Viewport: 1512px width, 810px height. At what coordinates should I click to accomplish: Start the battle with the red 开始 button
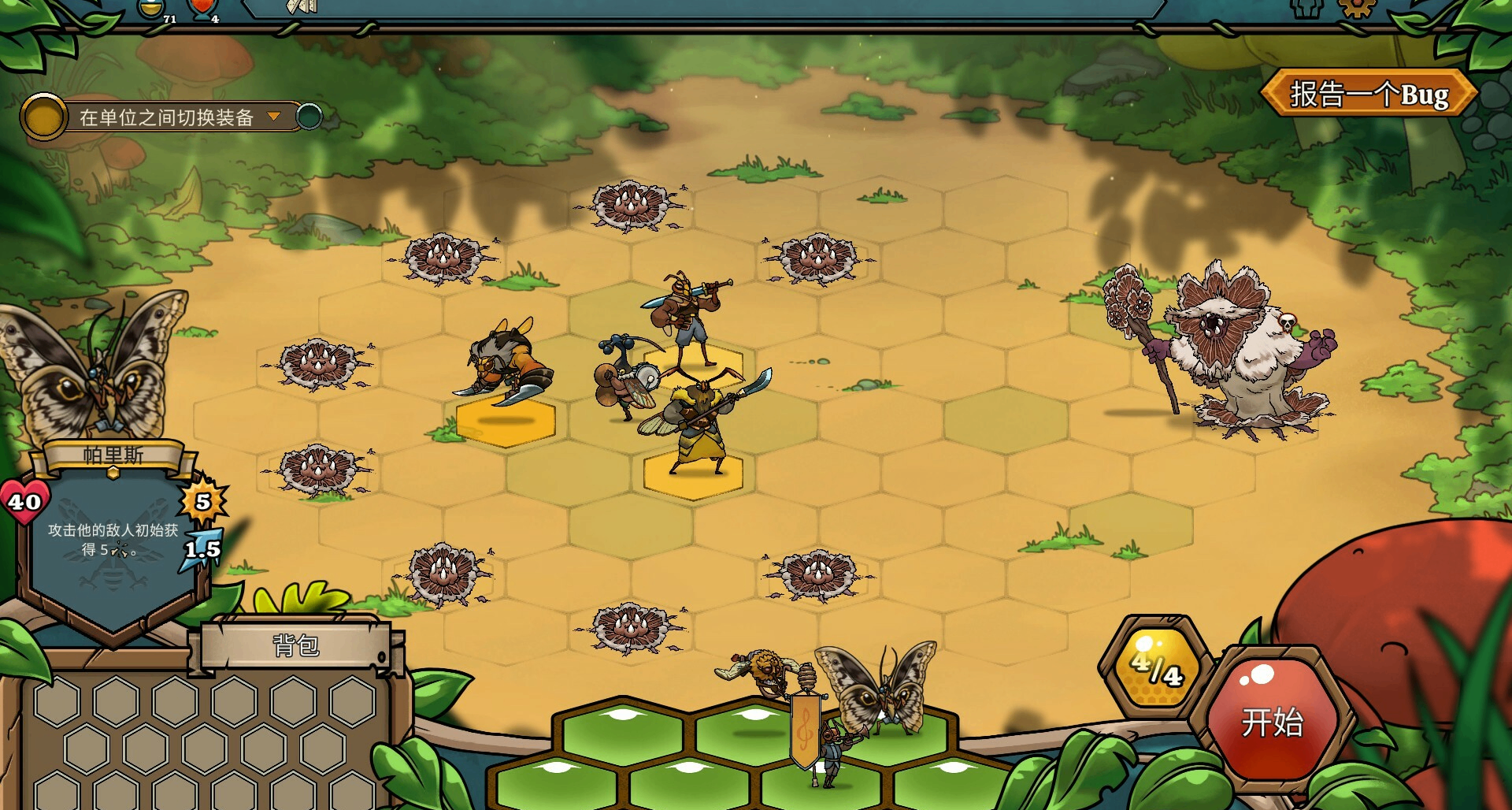tap(1272, 721)
